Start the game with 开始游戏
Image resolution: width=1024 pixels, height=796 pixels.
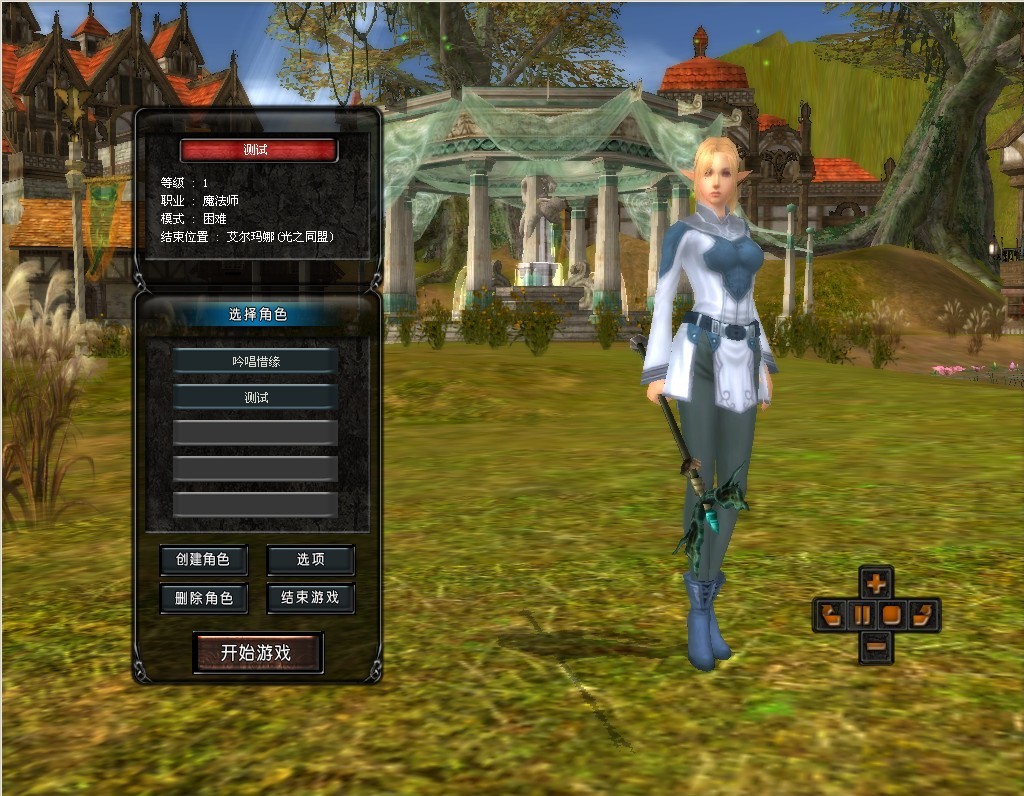[257, 653]
